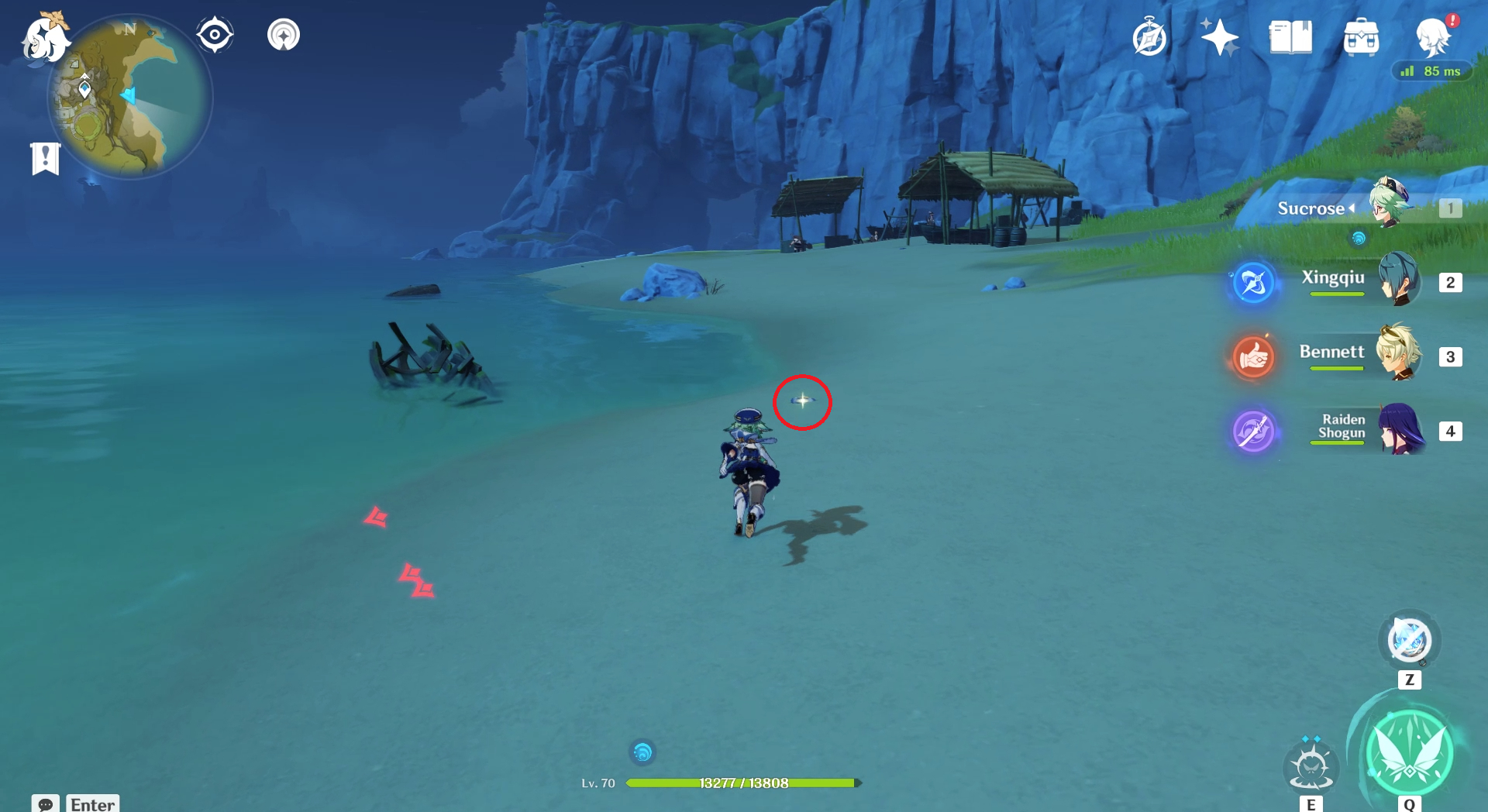The height and width of the screenshot is (812, 1488).
Task: Open the Events overview star icon
Action: [1218, 36]
